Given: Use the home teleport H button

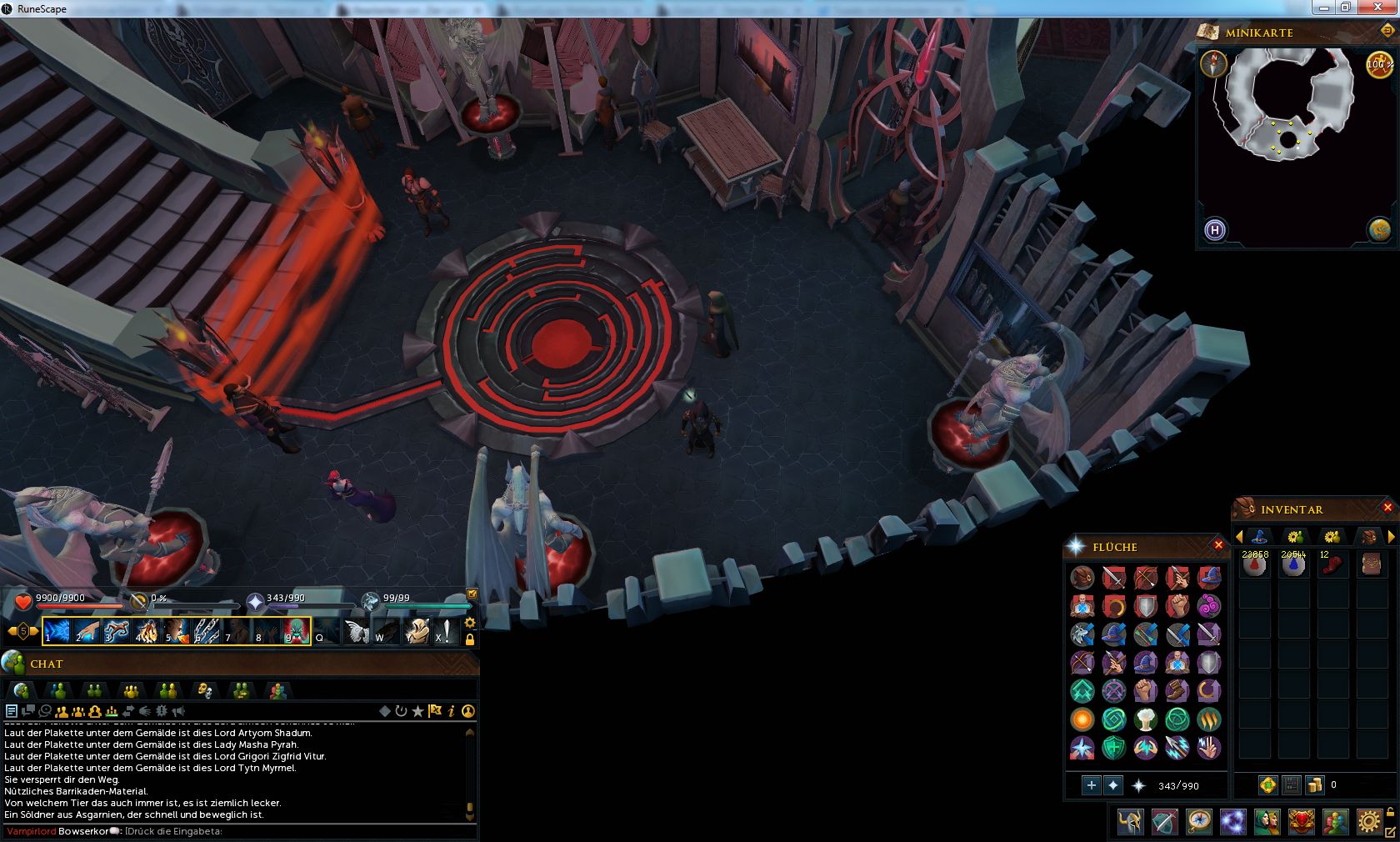Looking at the screenshot, I should [1215, 229].
